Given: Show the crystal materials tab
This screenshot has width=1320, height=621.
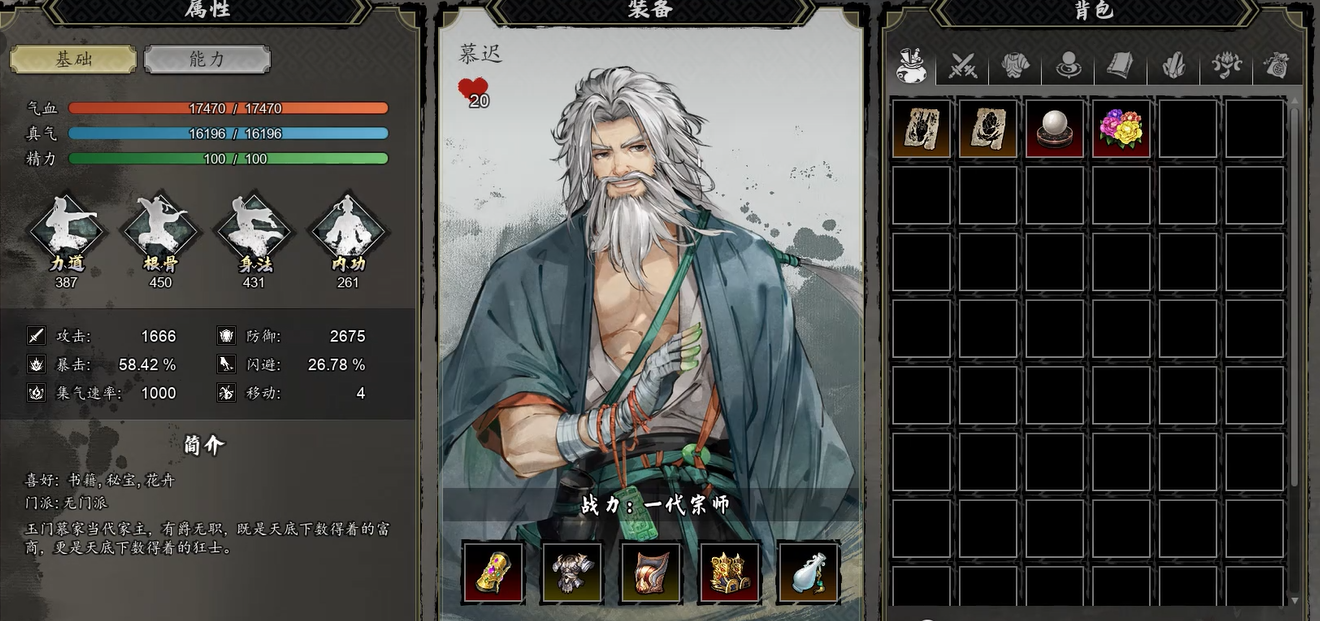Looking at the screenshot, I should pos(1172,67).
